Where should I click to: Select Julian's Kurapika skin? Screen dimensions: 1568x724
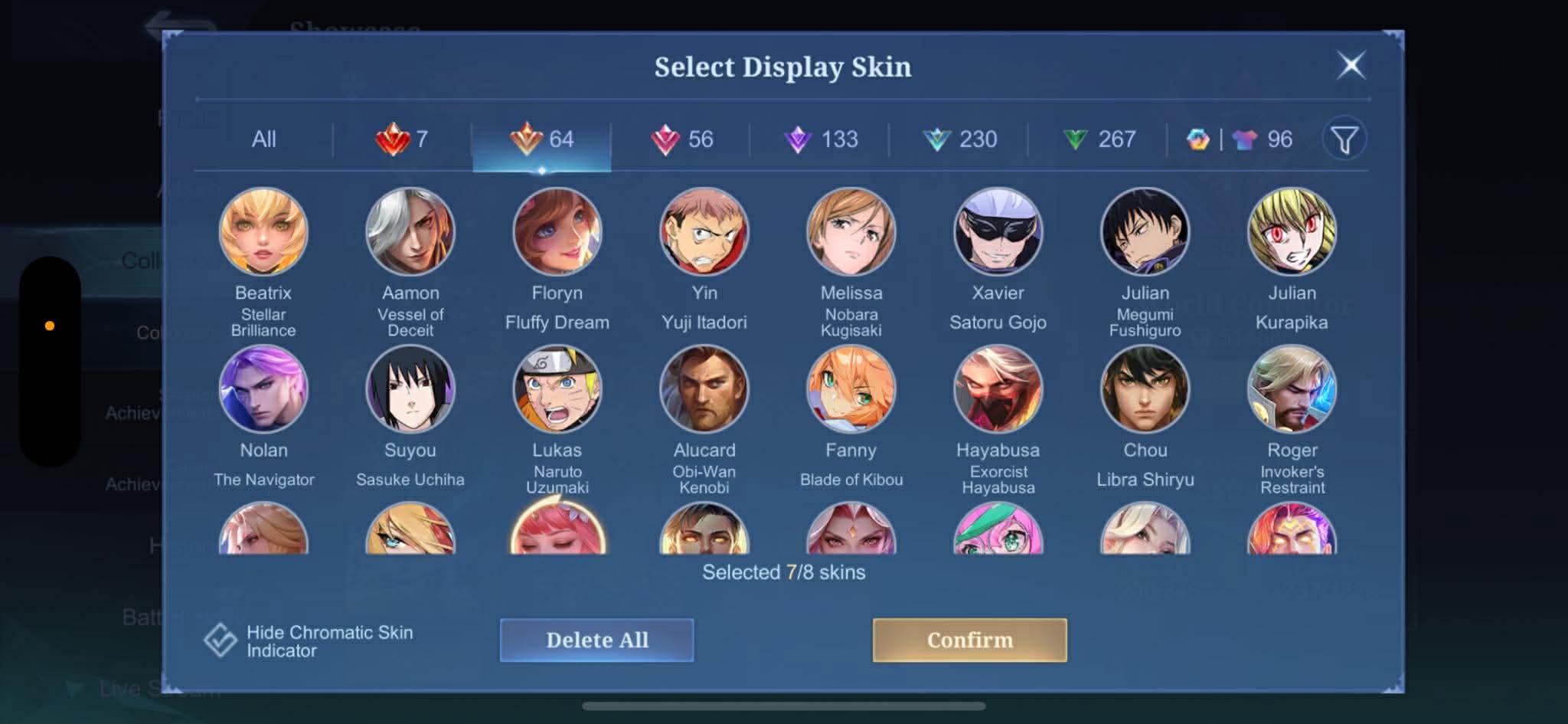(1292, 232)
